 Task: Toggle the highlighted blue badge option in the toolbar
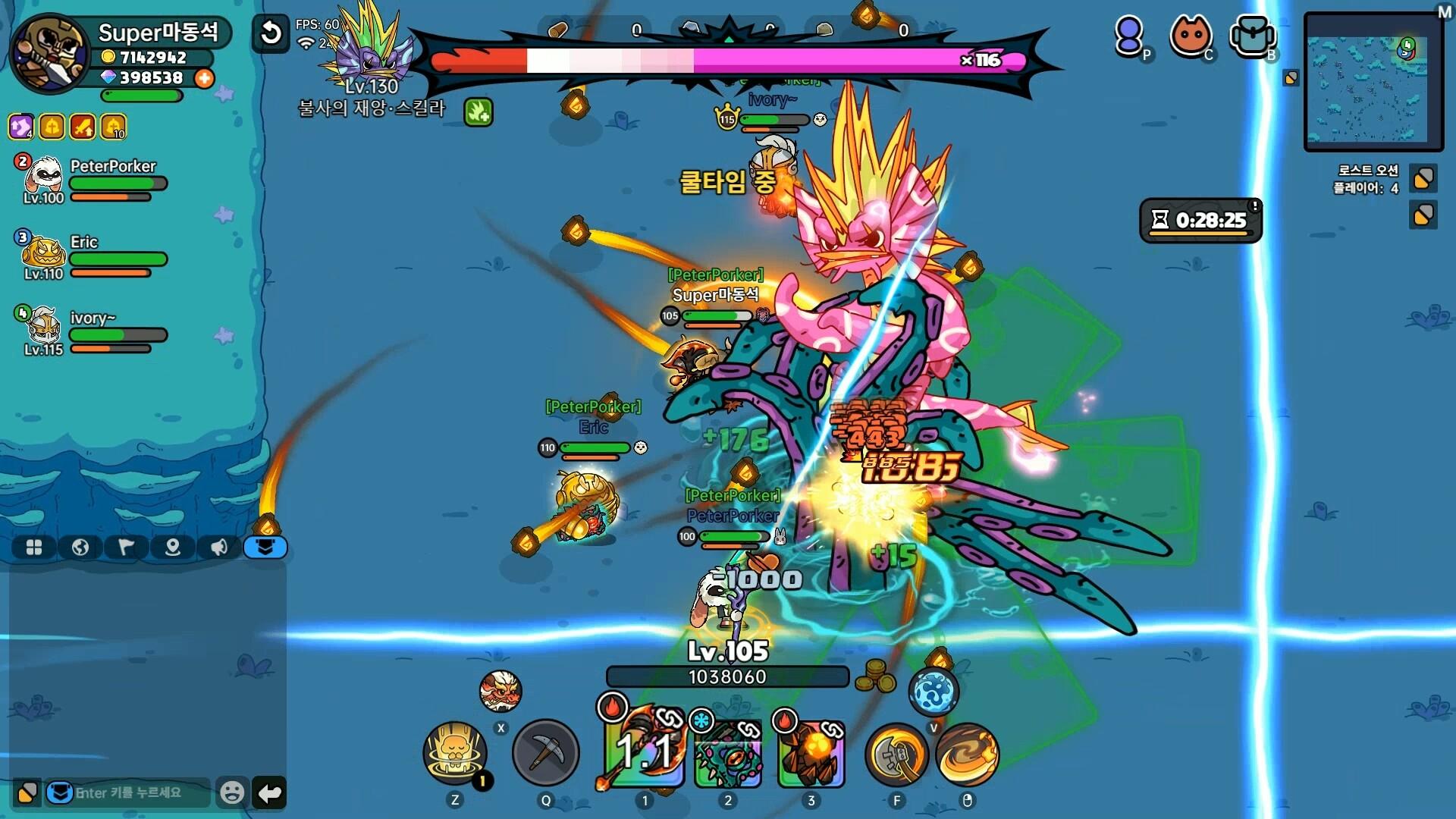pos(265,548)
